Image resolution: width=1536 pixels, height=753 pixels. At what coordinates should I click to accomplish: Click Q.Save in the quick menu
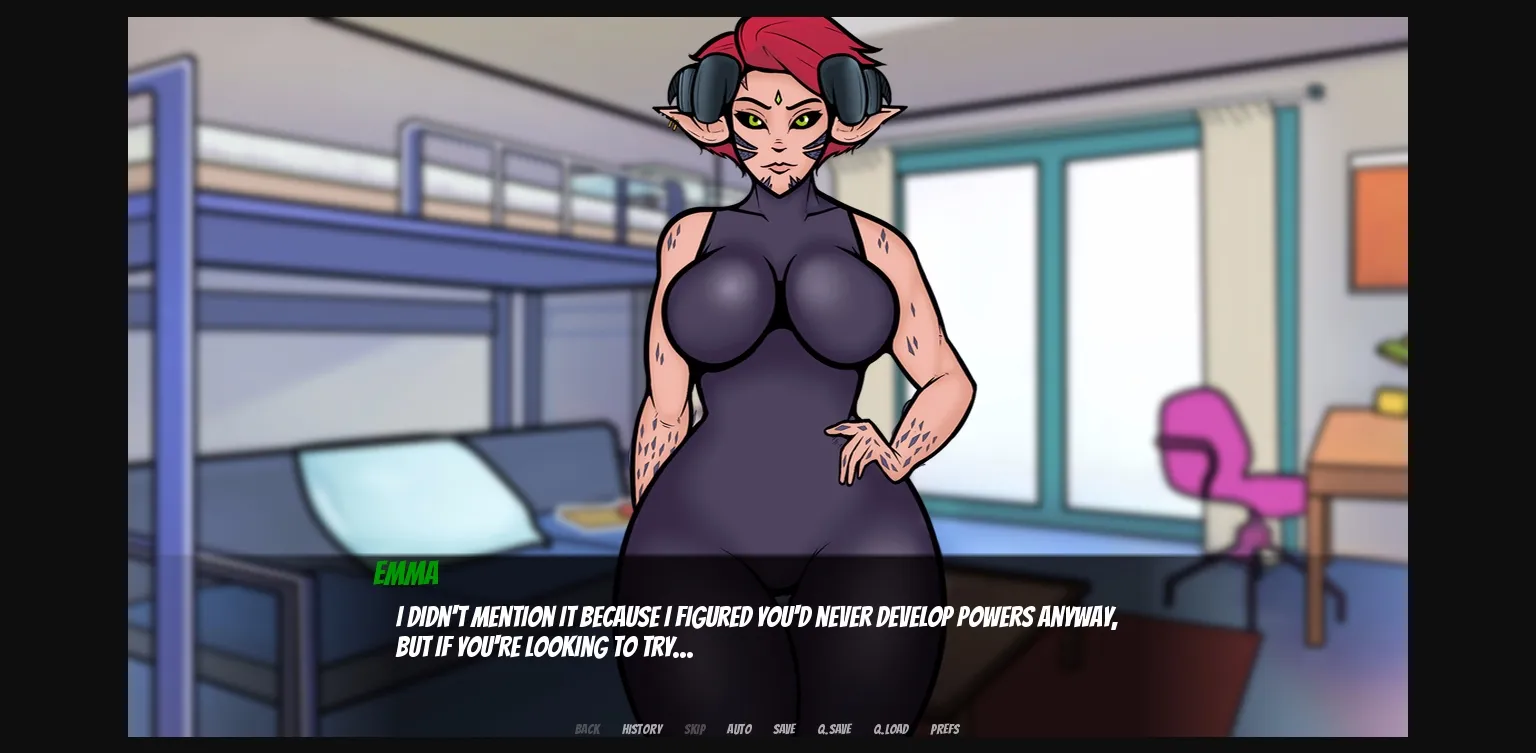coord(834,729)
